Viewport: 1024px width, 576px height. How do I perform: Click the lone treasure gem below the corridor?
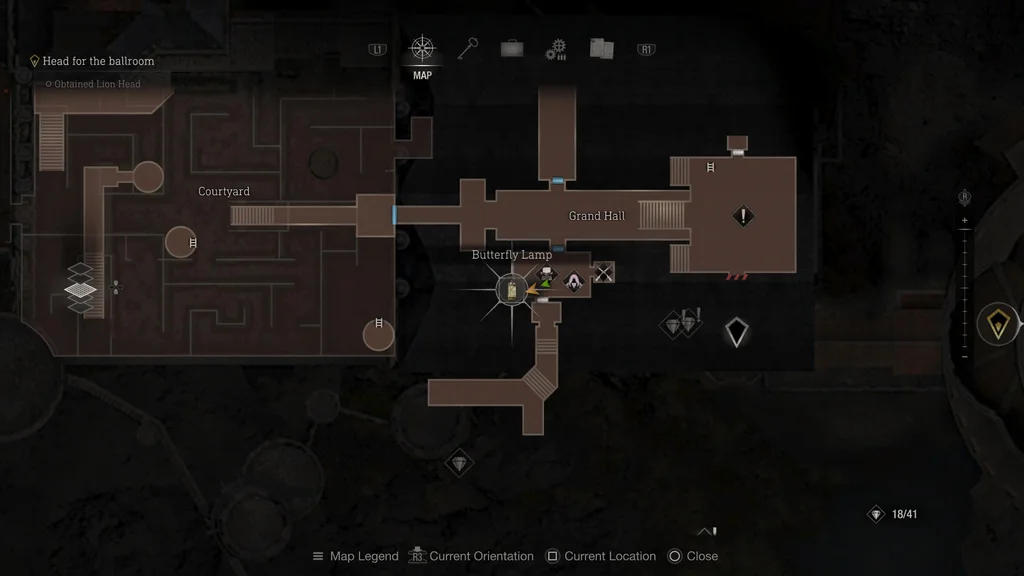(x=458, y=462)
